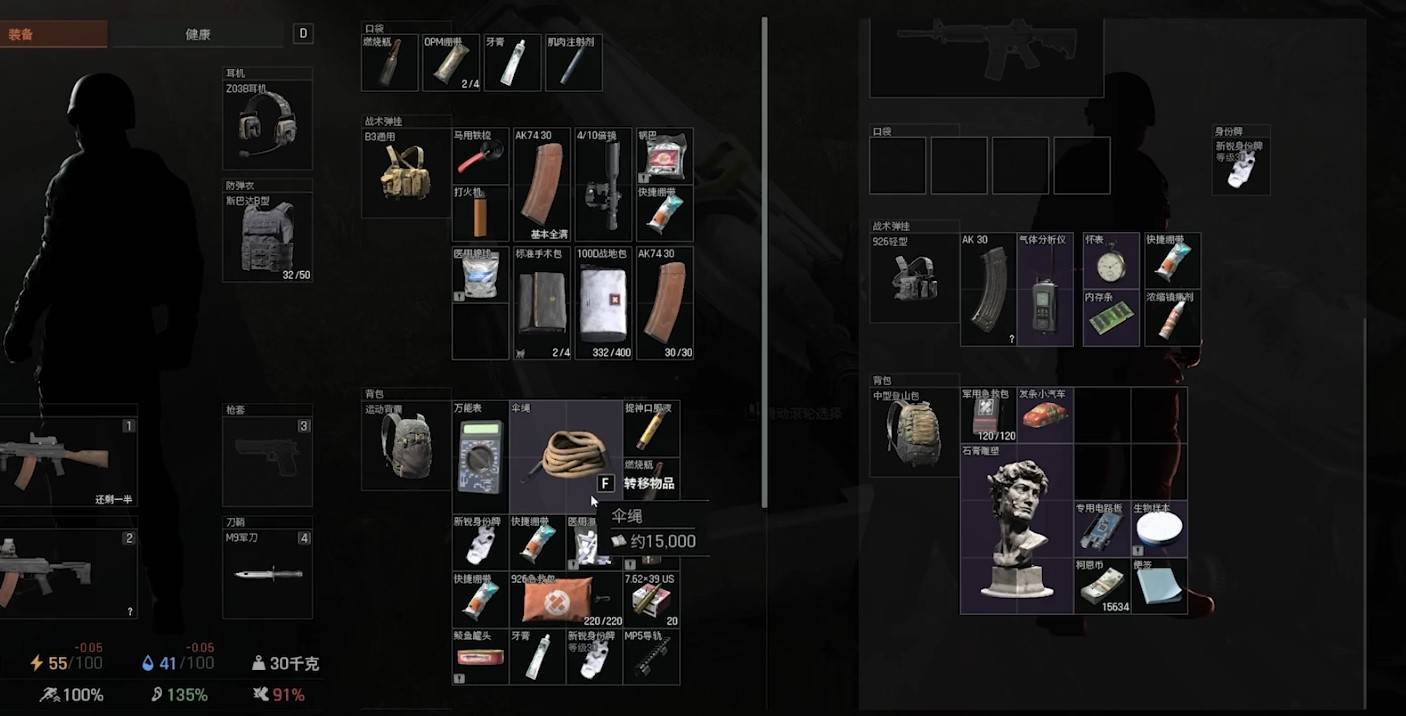Pick the 伞绳 paracord item
1406x716 pixels.
coord(565,458)
